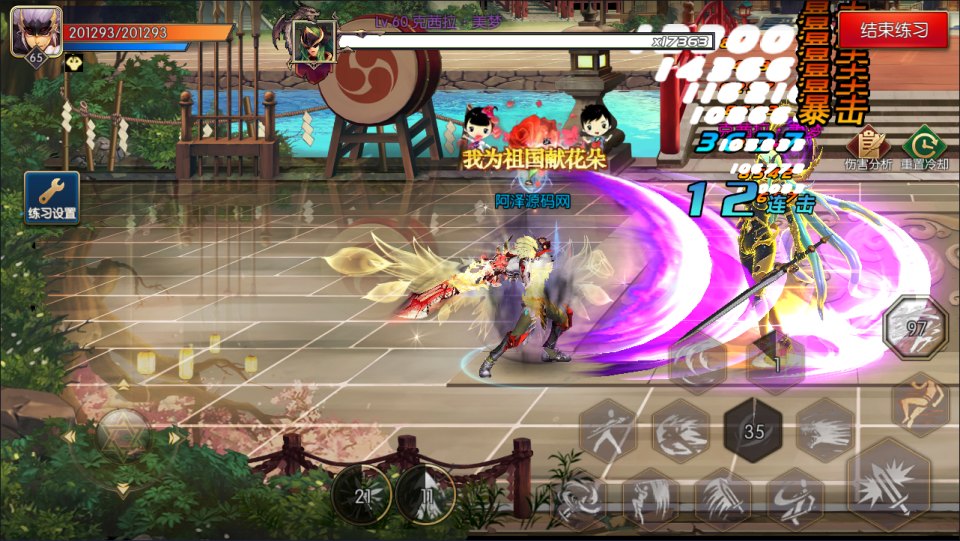The width and height of the screenshot is (960, 541).
Task: Activate the skill showing number 1
Action: tap(776, 361)
